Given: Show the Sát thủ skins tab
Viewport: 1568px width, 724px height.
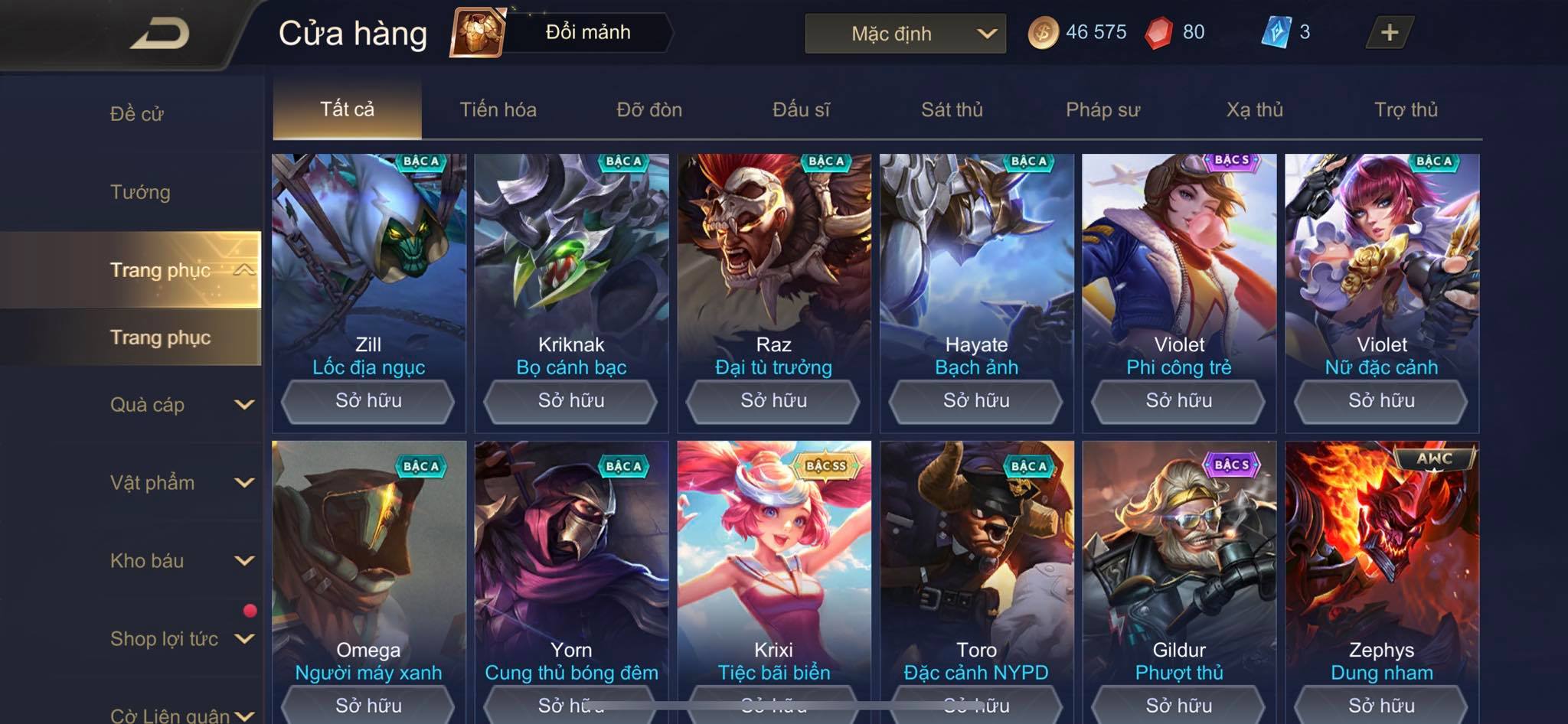Looking at the screenshot, I should [x=952, y=109].
